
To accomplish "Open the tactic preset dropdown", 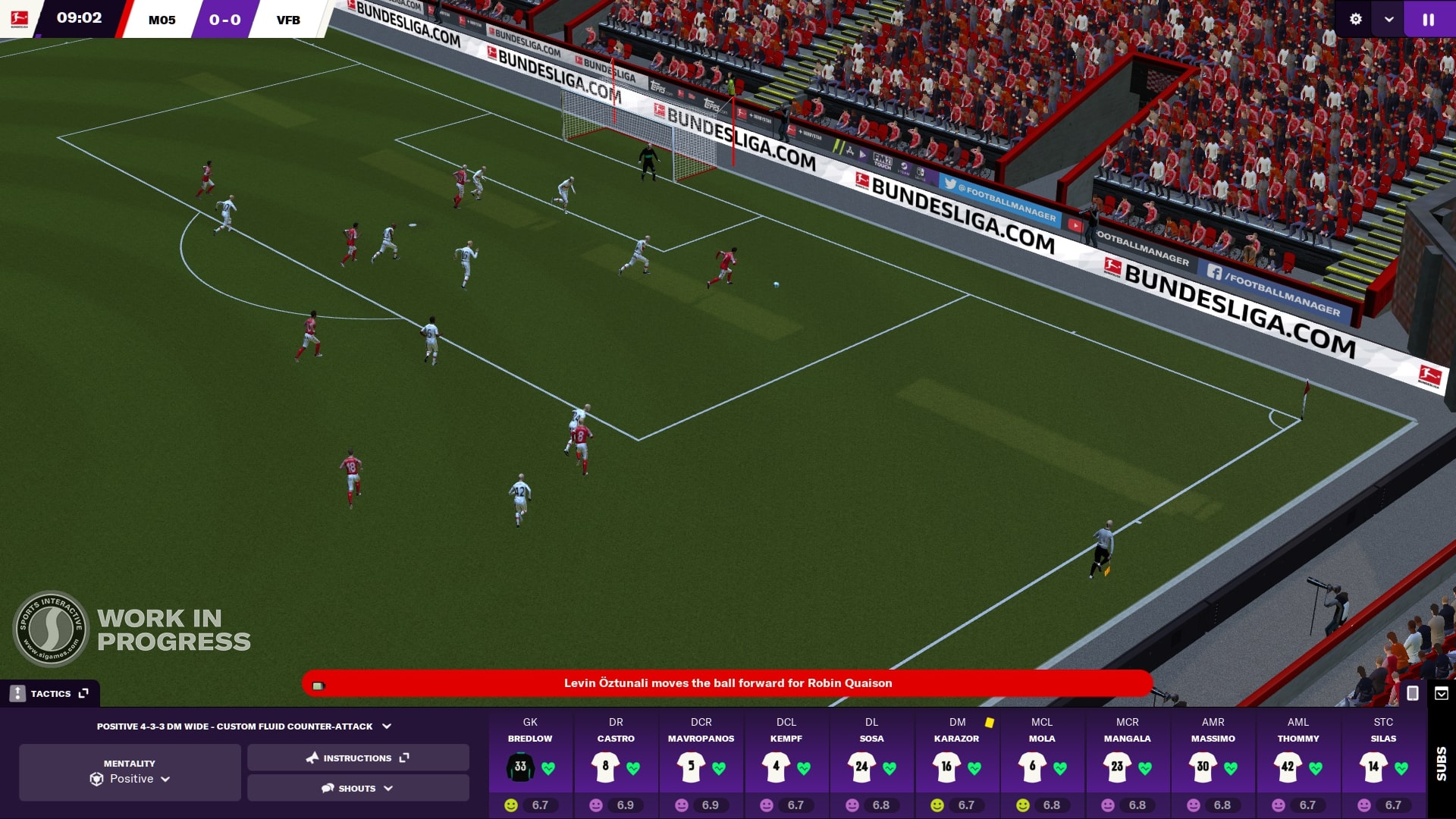I will point(244,726).
